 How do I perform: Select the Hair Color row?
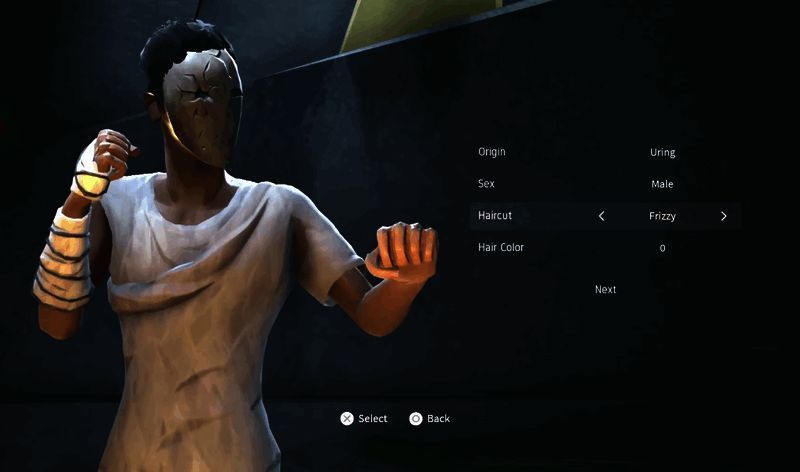point(605,247)
